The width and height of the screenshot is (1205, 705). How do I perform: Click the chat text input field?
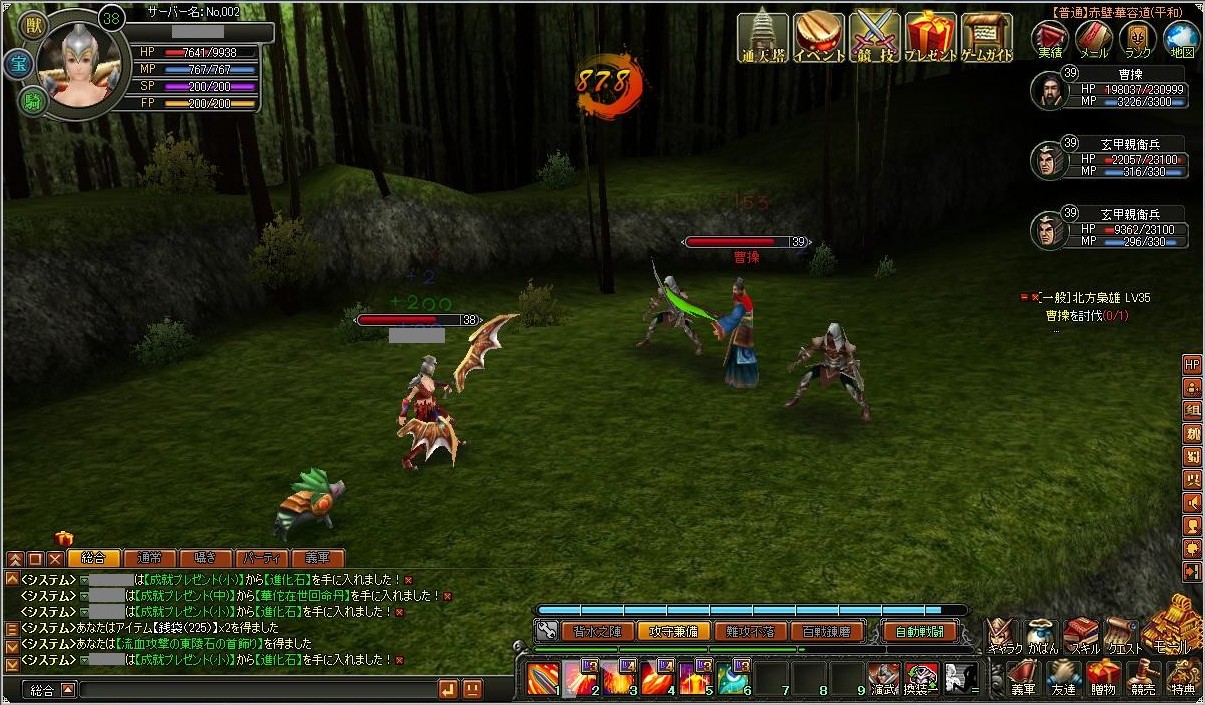click(x=255, y=689)
